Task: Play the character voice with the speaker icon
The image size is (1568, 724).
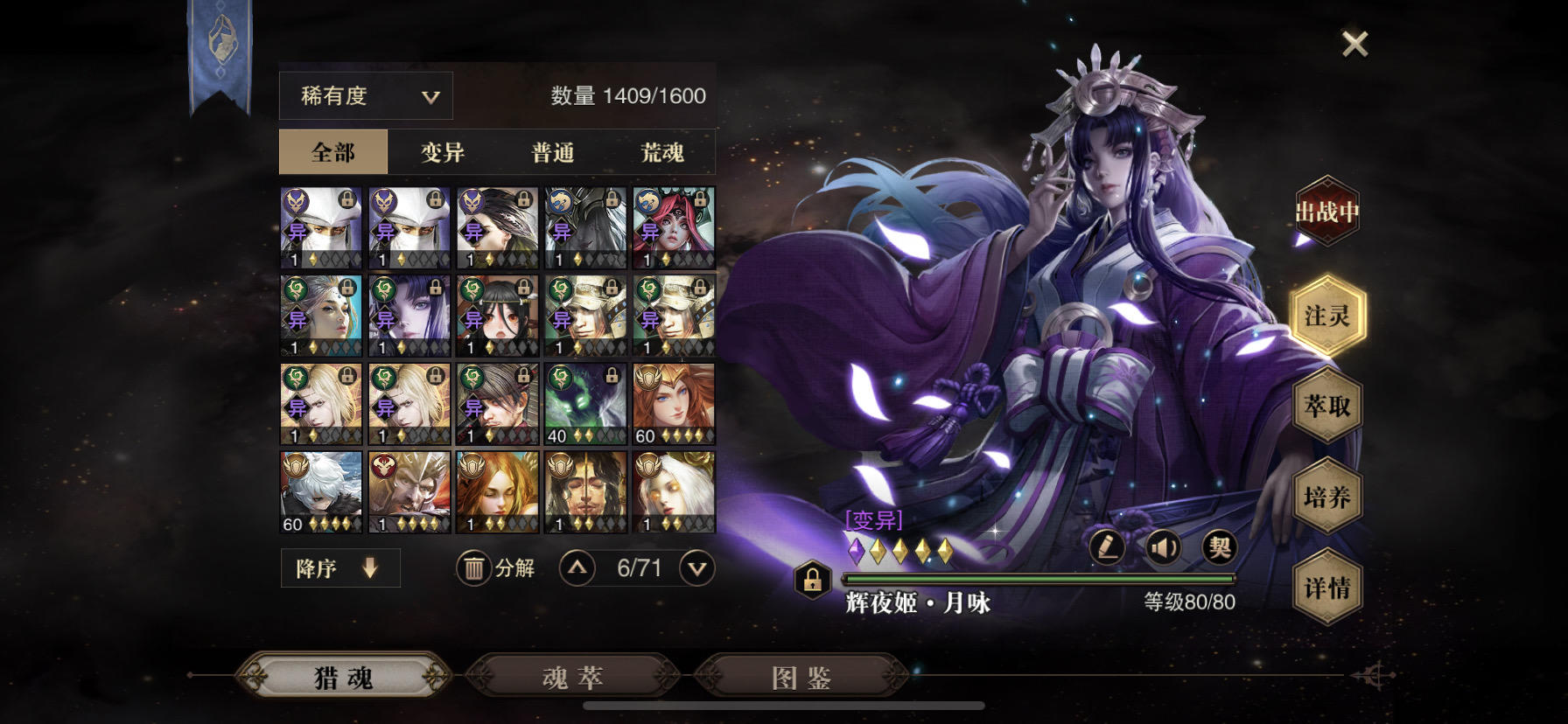Action: tap(1164, 545)
